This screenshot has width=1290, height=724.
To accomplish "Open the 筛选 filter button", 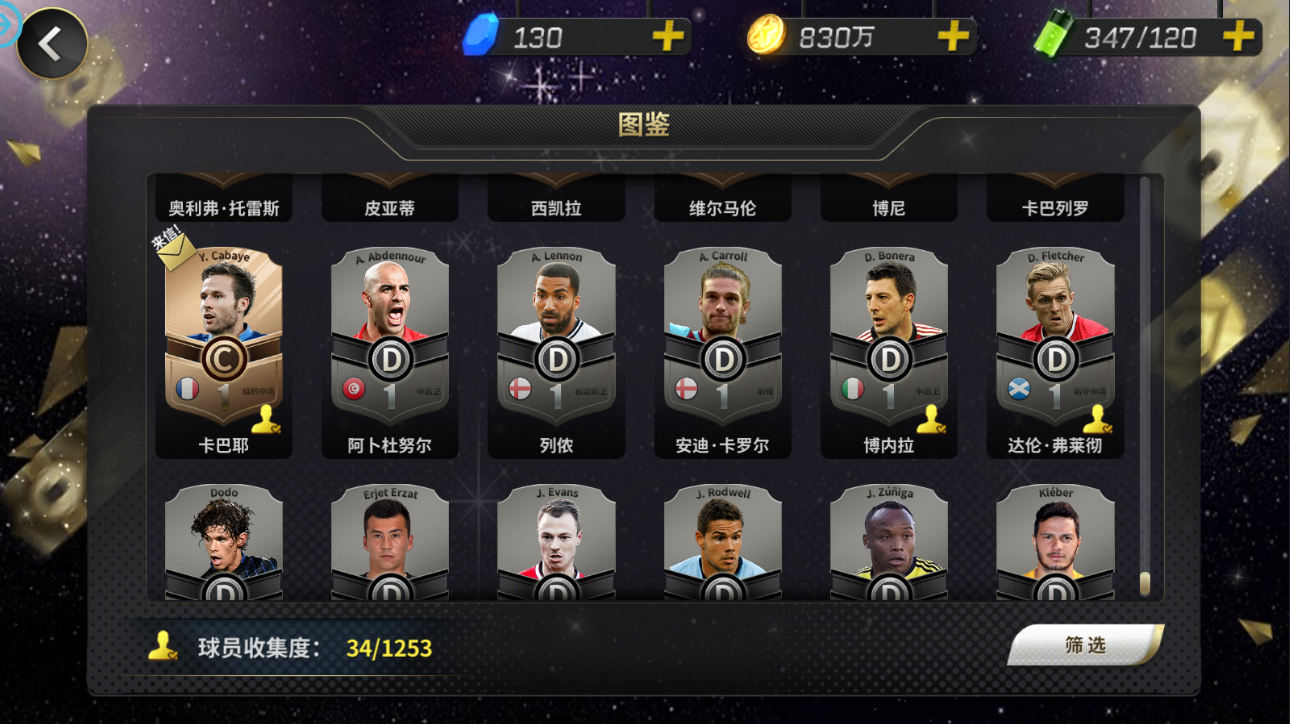I will (x=1084, y=645).
